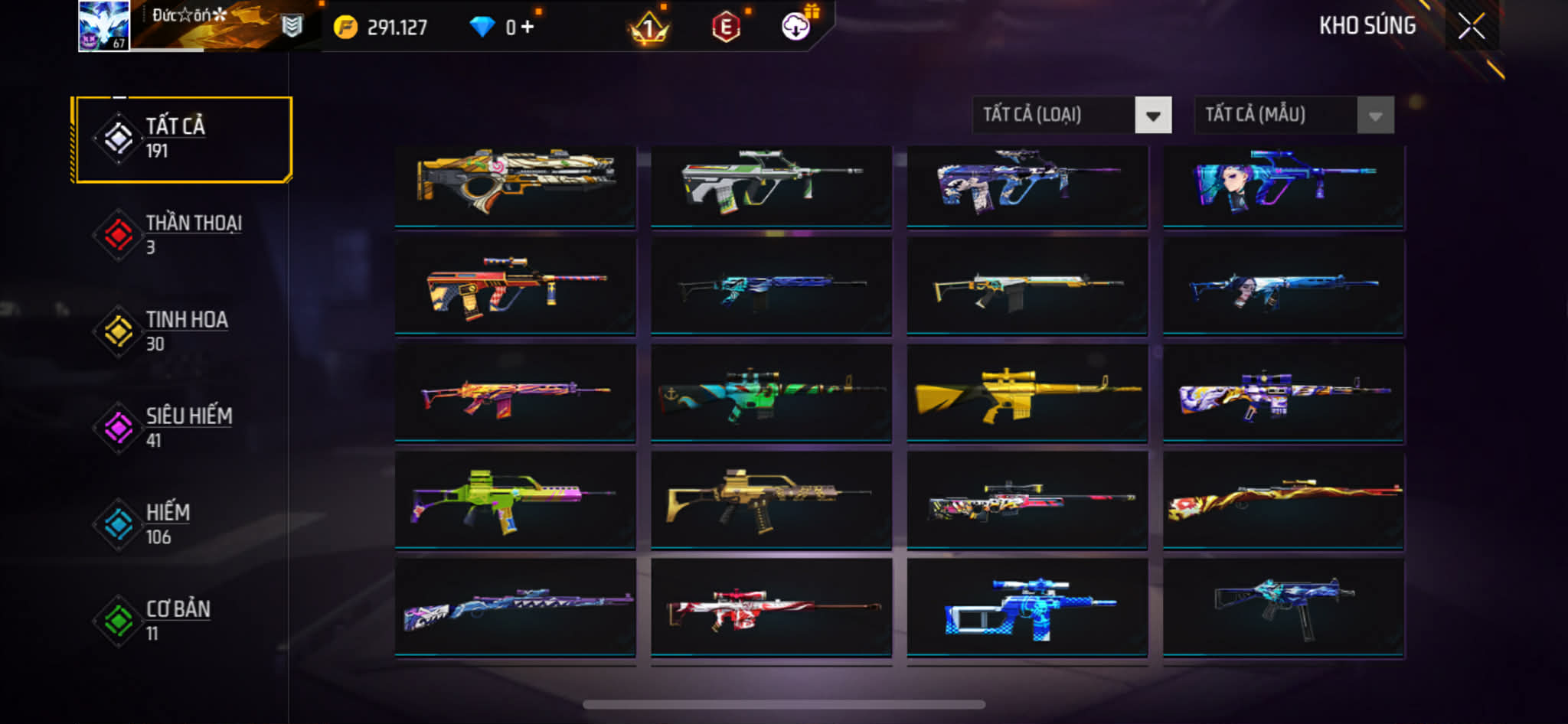Screen dimensions: 1568x724
Task: Pick the green and purple rifle skin
Action: click(514, 501)
